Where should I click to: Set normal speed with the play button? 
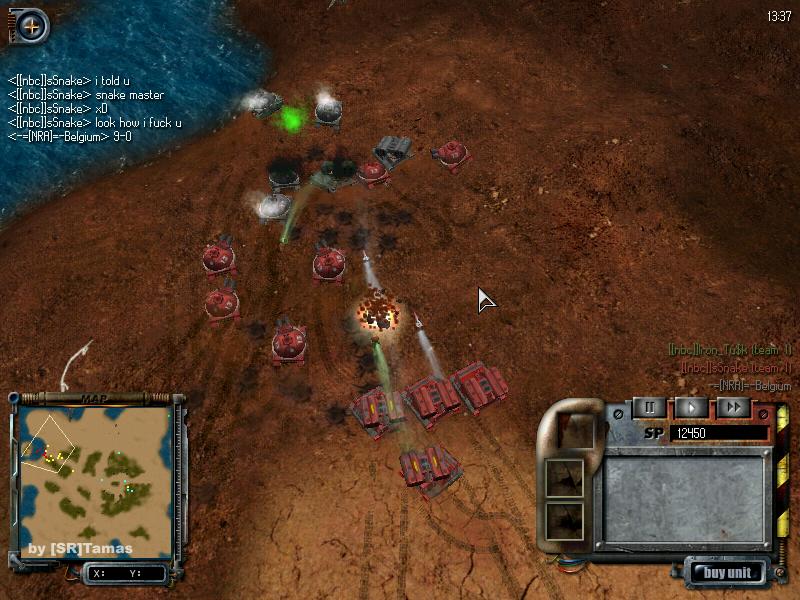tap(691, 408)
